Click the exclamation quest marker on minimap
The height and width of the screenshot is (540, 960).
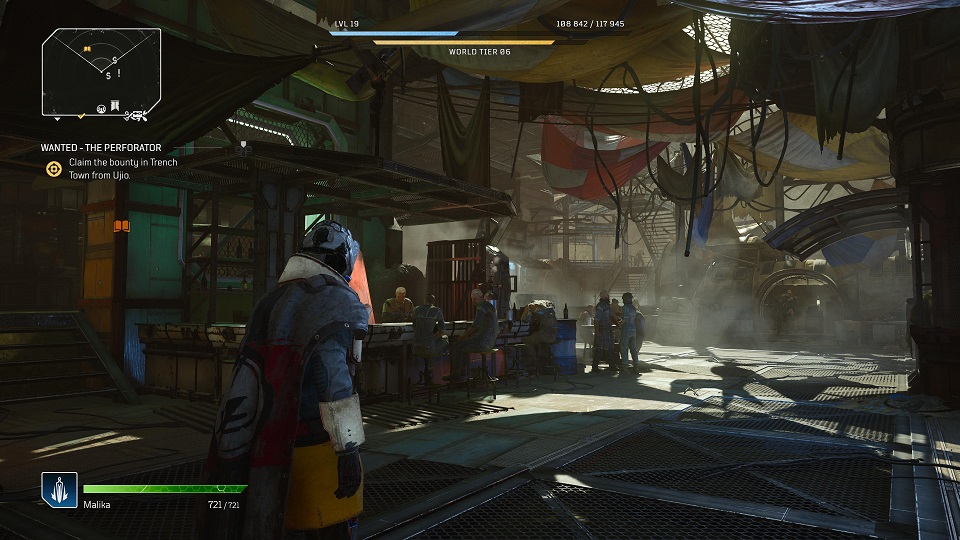pyautogui.click(x=118, y=73)
